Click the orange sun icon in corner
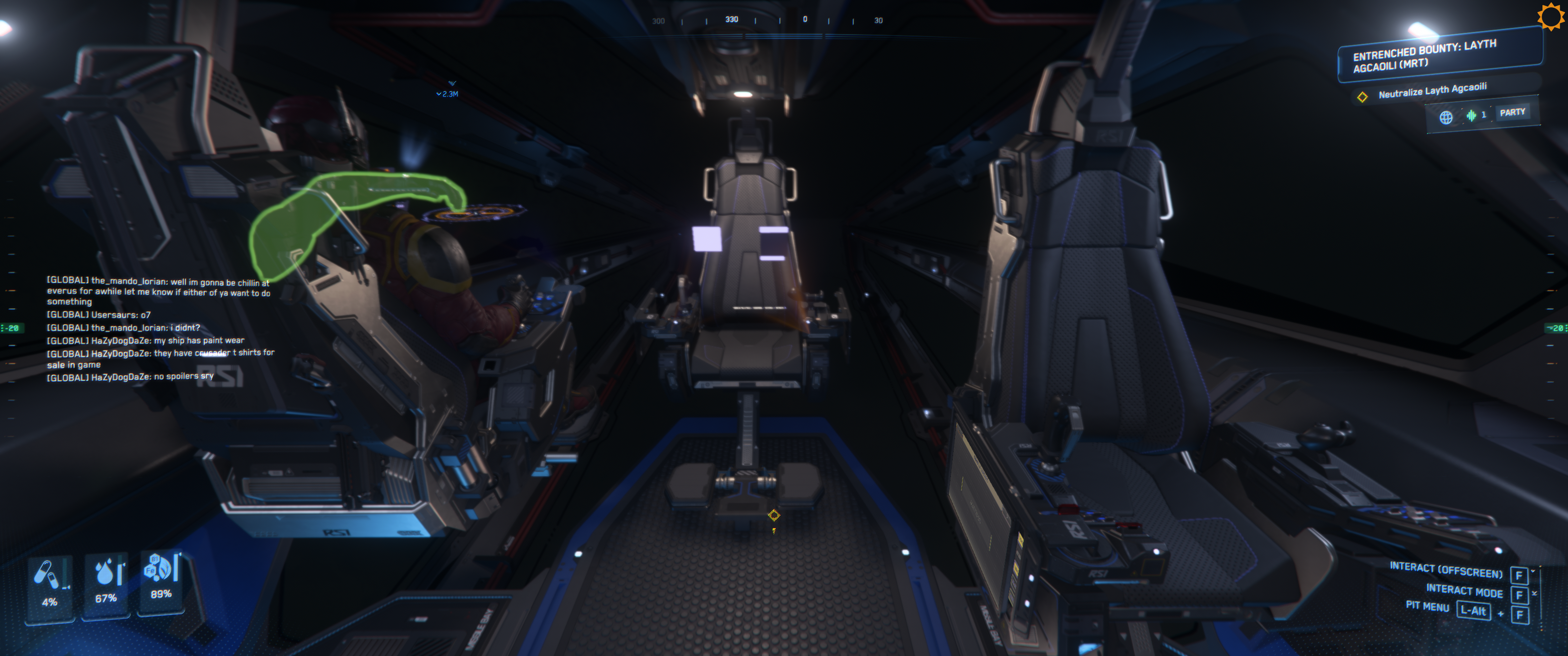The width and height of the screenshot is (1568, 656). tap(1550, 16)
